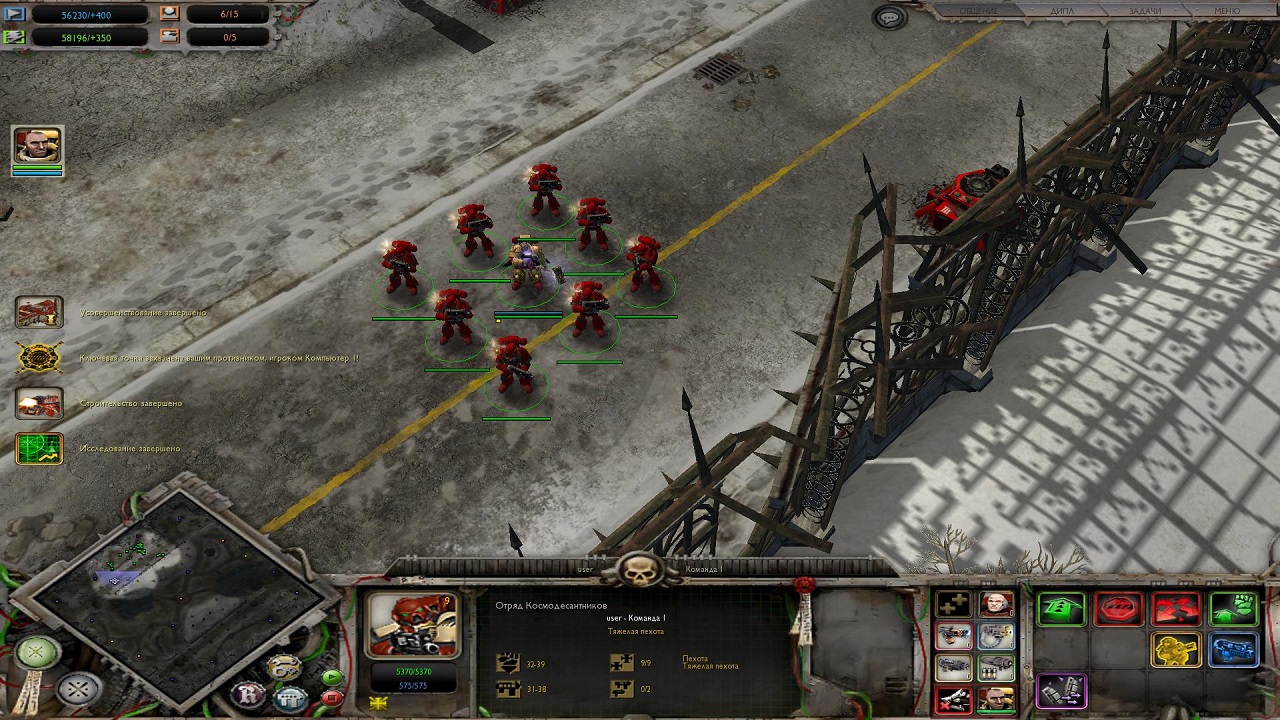Click the selected Space Marine squad portrait
This screenshot has height=720, width=1280.
[x=413, y=625]
